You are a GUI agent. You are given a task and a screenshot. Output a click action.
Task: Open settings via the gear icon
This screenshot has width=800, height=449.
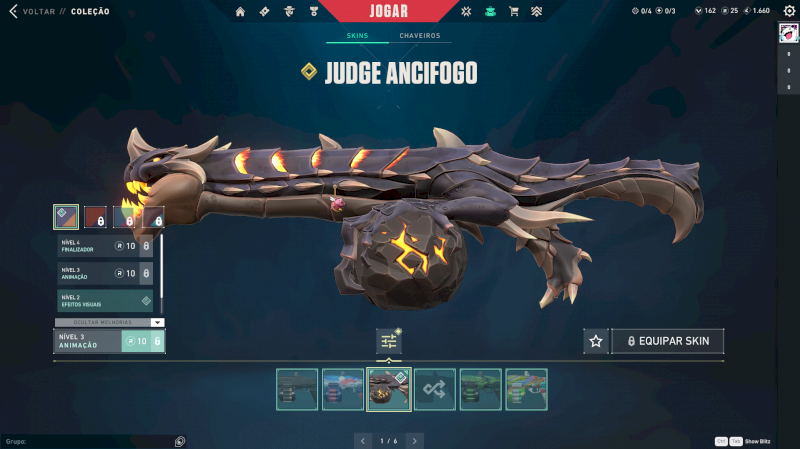[789, 11]
